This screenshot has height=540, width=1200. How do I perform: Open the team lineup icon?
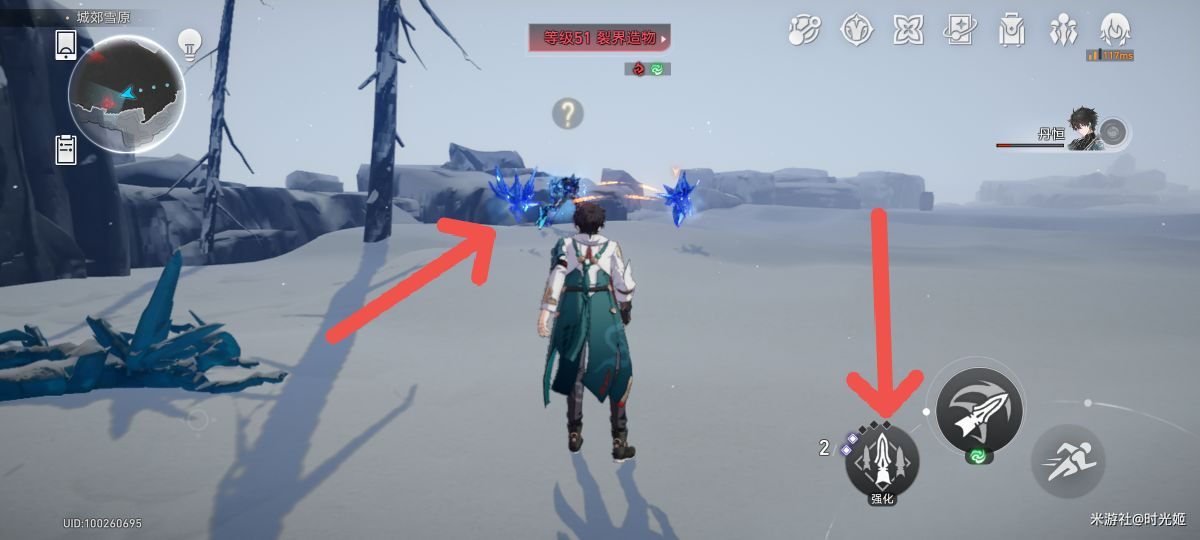coord(1063,30)
